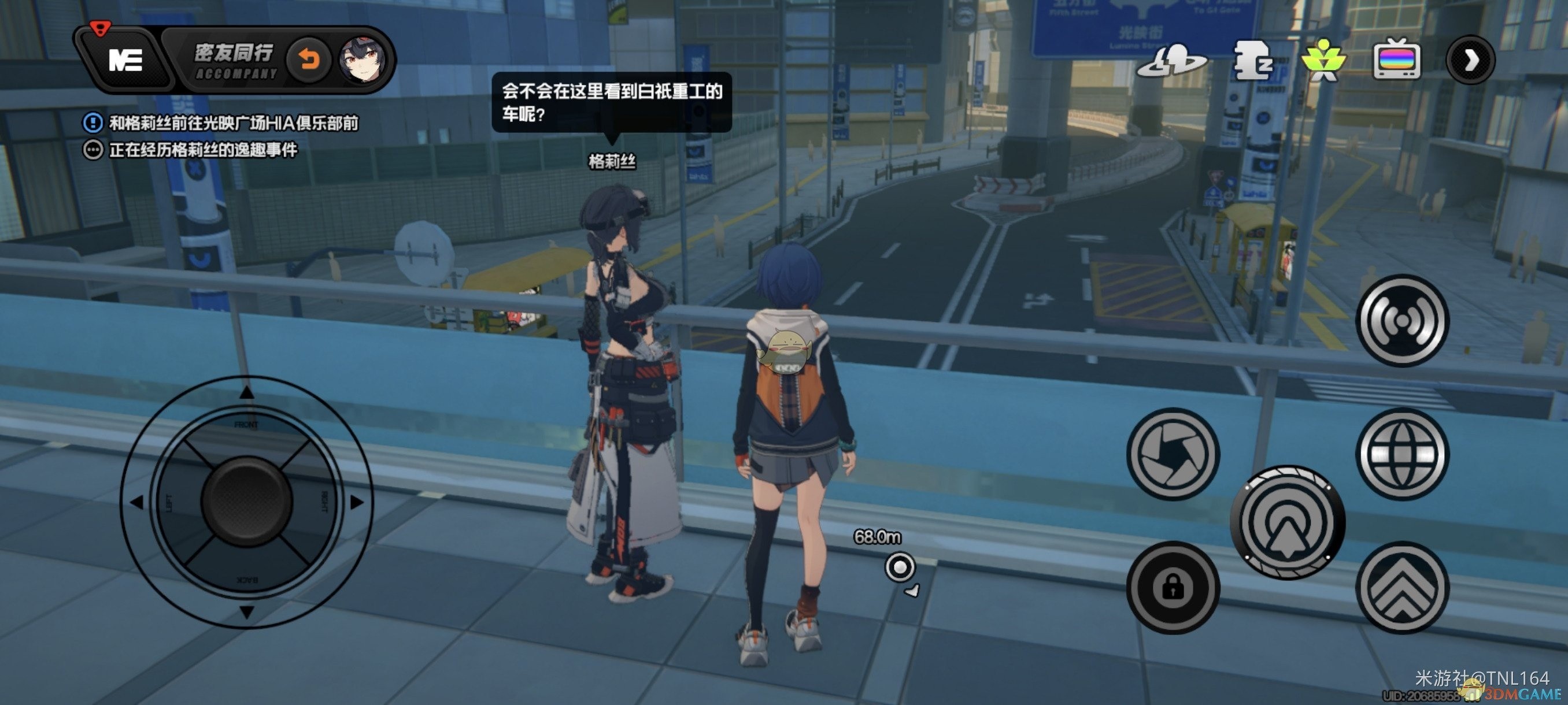The image size is (1568, 705).
Task: Tap the virtual joystick center knob
Action: click(246, 502)
